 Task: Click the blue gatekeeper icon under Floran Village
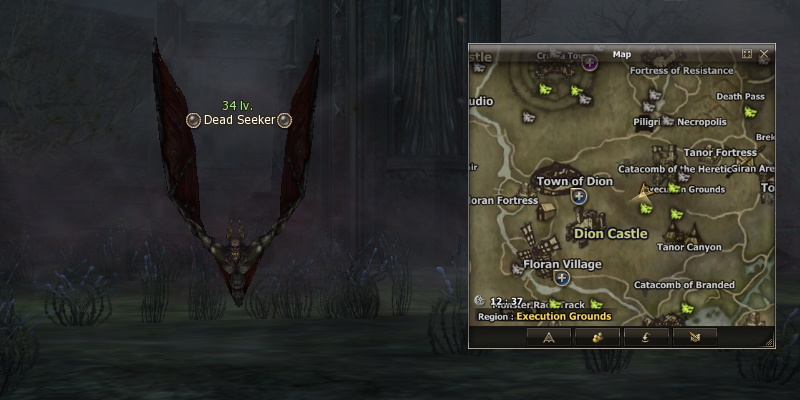[x=563, y=279]
